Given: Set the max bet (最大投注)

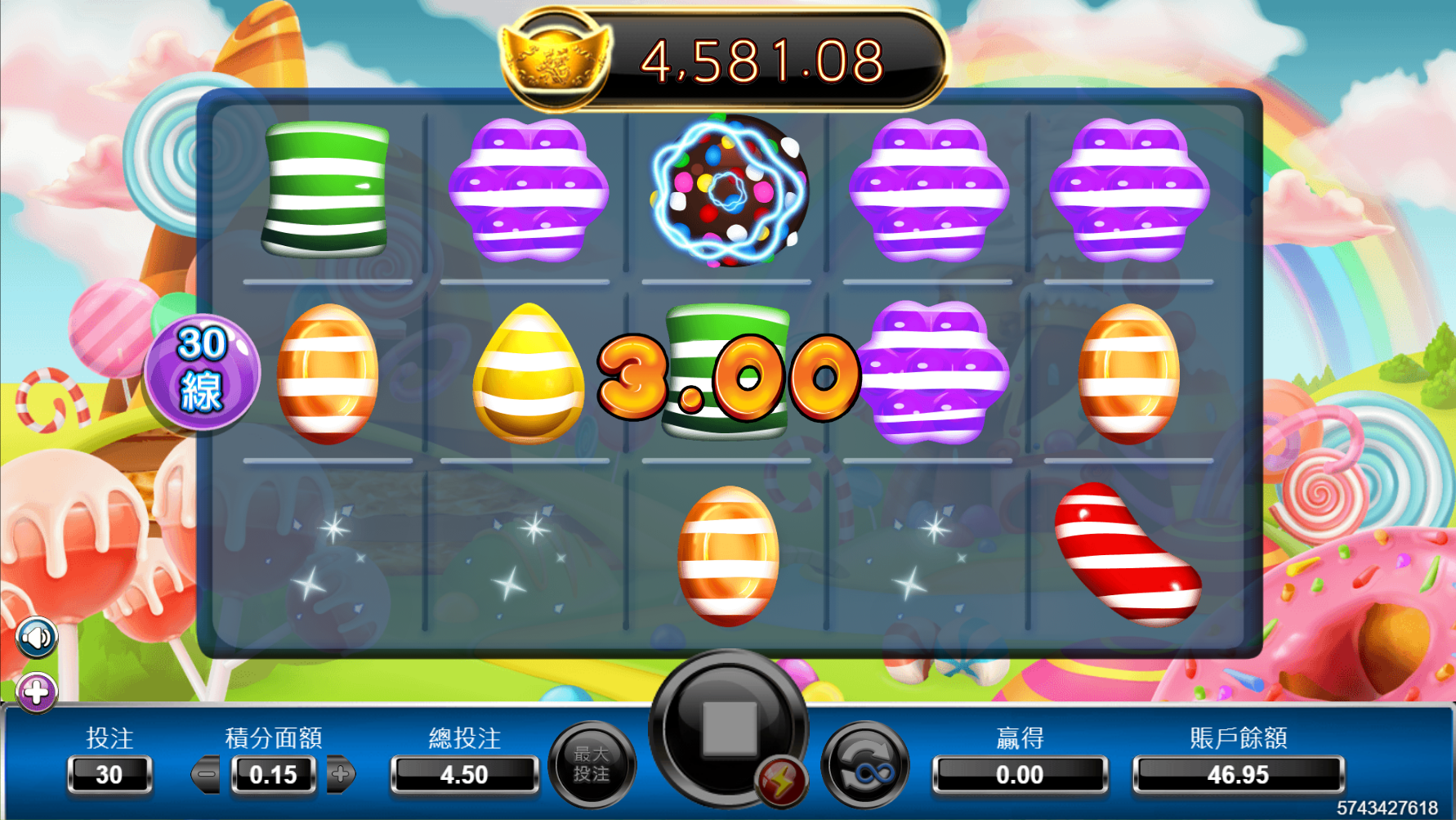Looking at the screenshot, I should 592,764.
